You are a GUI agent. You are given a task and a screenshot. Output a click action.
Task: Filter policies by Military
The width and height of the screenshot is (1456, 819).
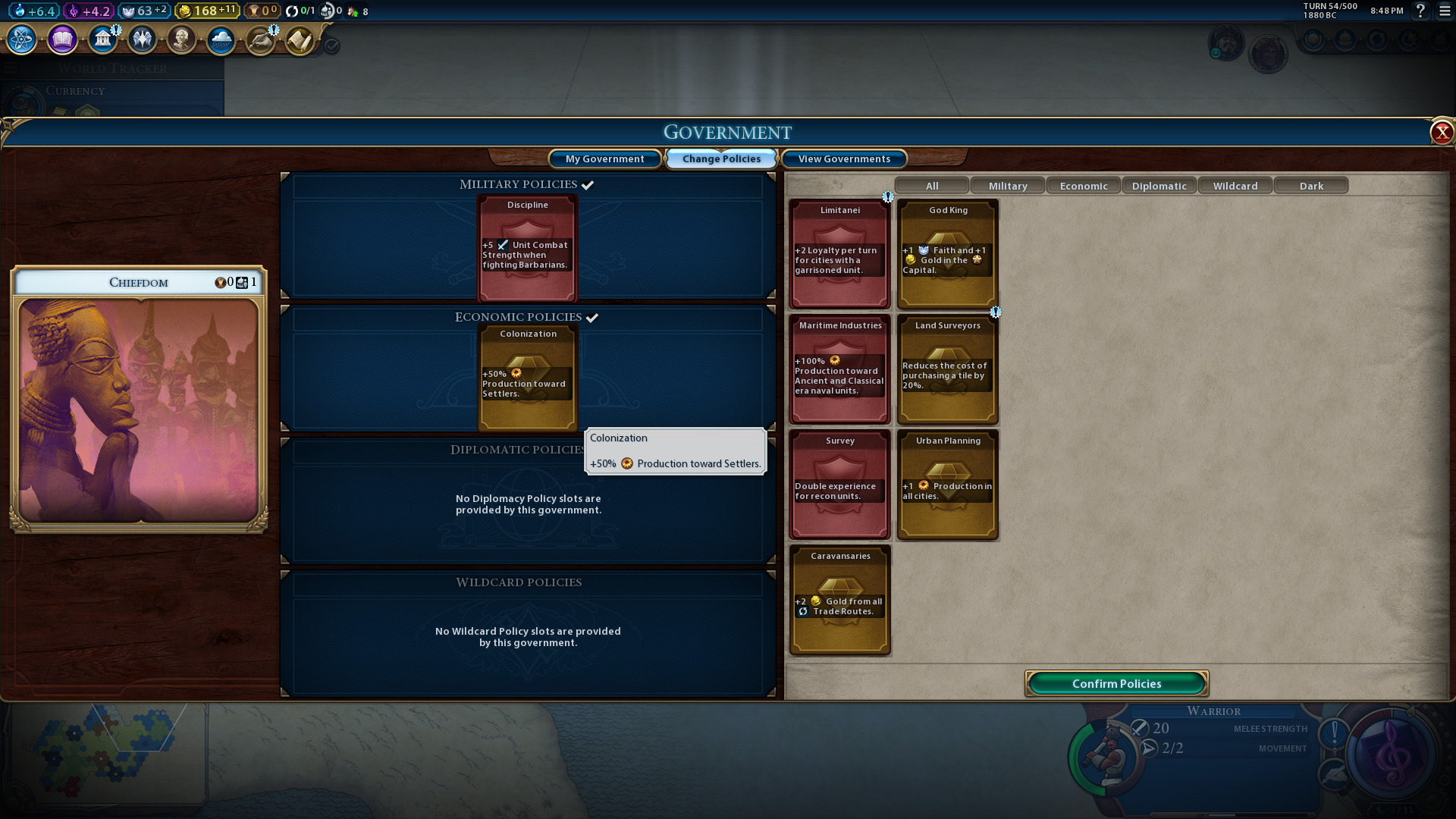tap(1007, 186)
